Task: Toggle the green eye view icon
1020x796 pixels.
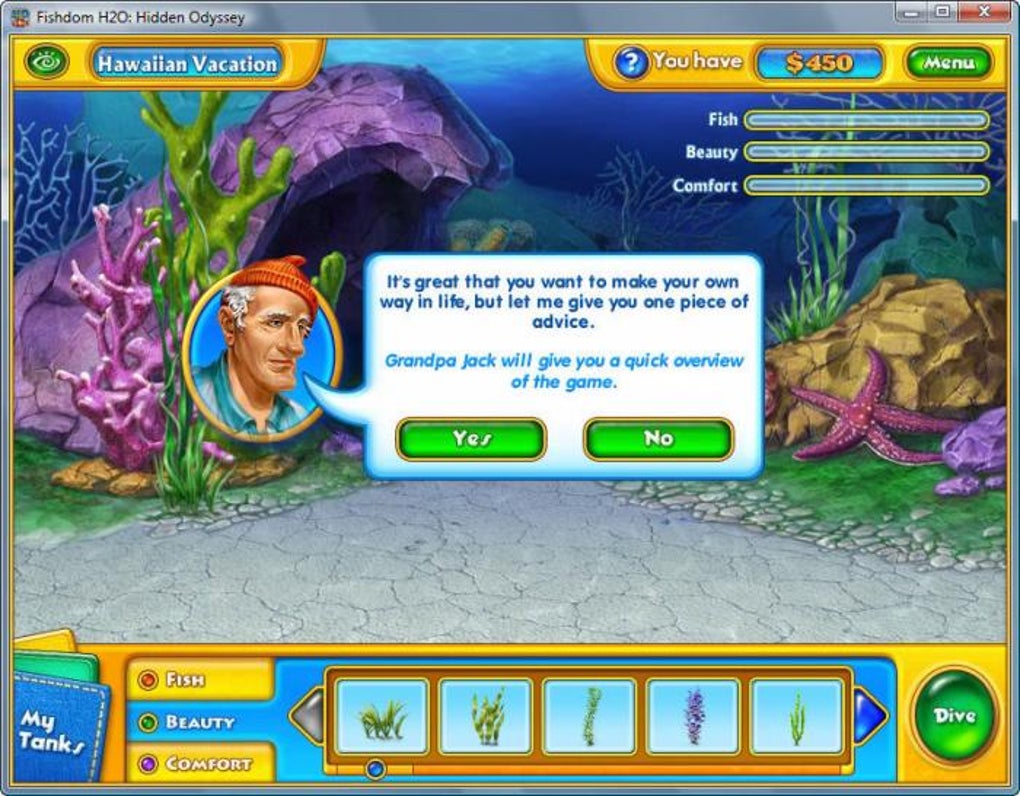Action: click(46, 63)
